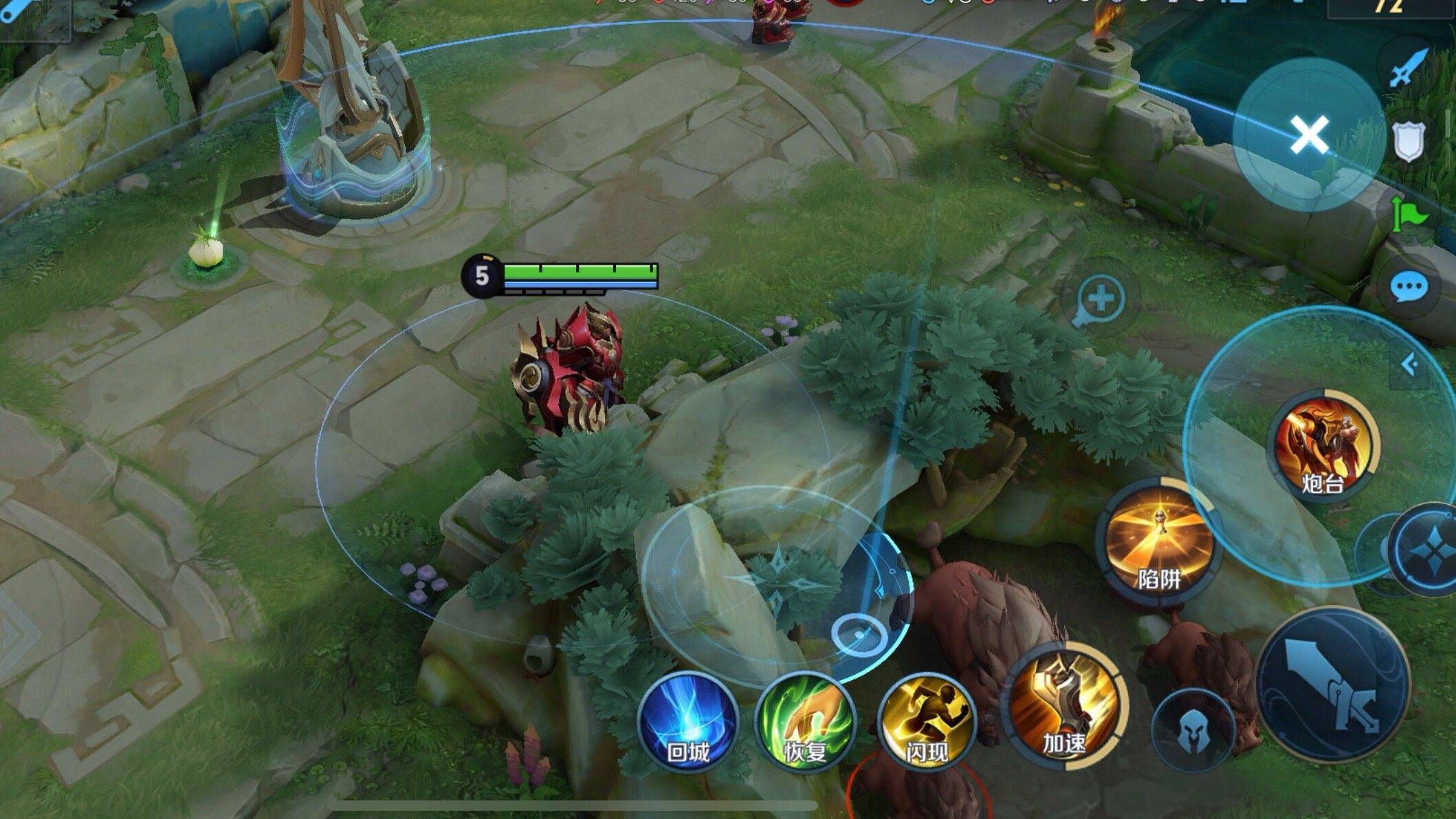Cancel the skill cast with the X button
Screen dimensions: 1456x819
click(1309, 134)
